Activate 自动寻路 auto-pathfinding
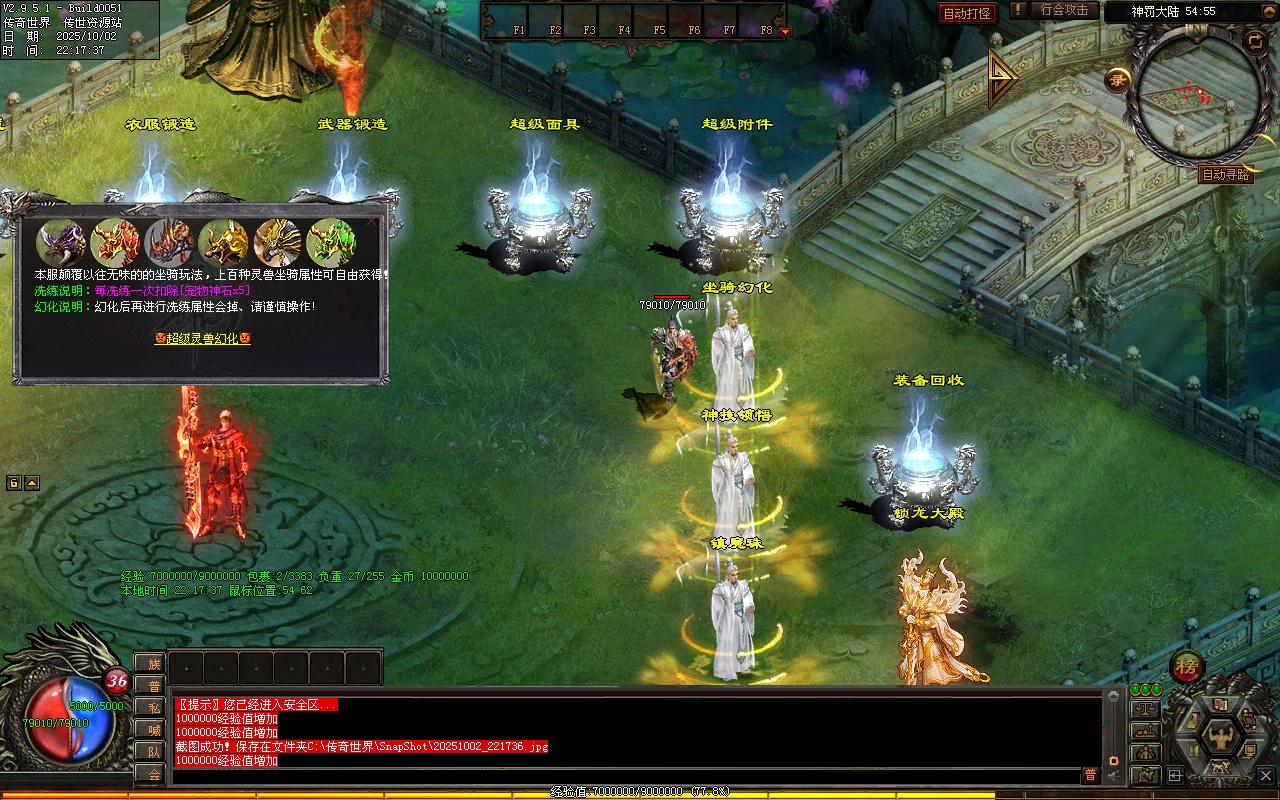This screenshot has width=1280, height=800. coord(1225,175)
